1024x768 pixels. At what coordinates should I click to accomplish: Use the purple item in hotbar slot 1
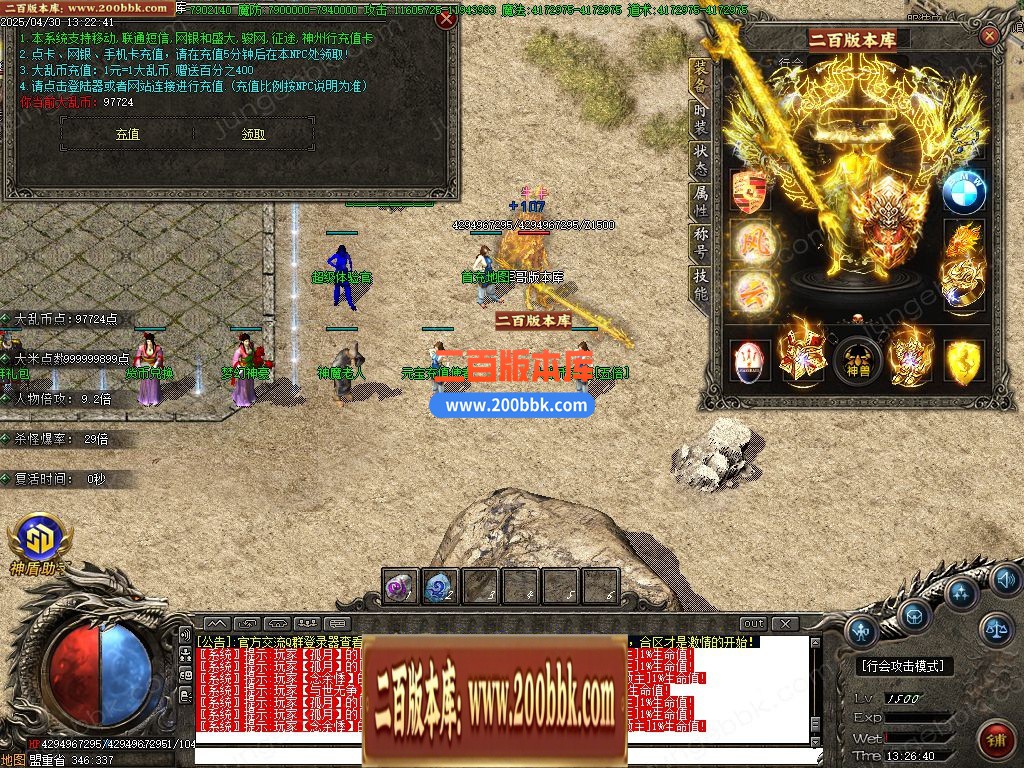401,587
